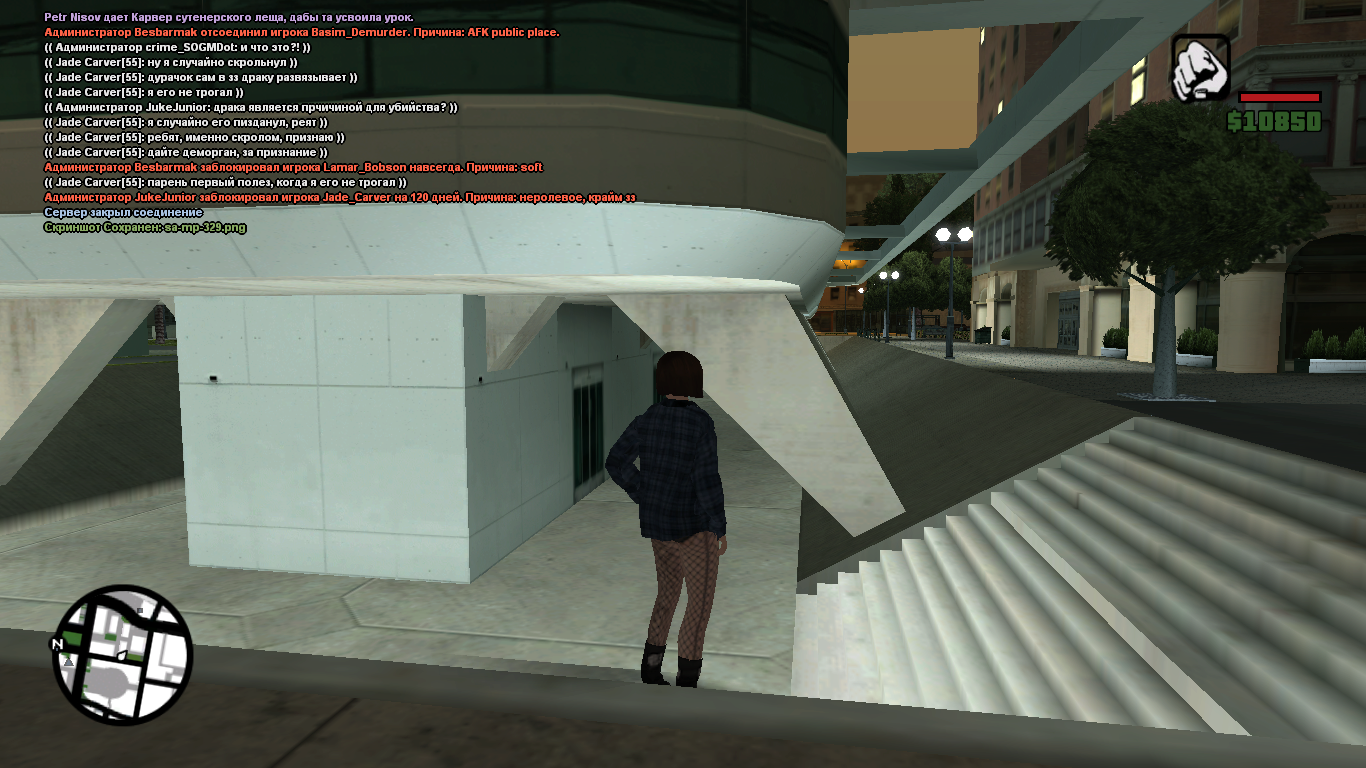Click the Jade_Carver 120-day ban message
This screenshot has height=768, width=1366.
(340, 197)
